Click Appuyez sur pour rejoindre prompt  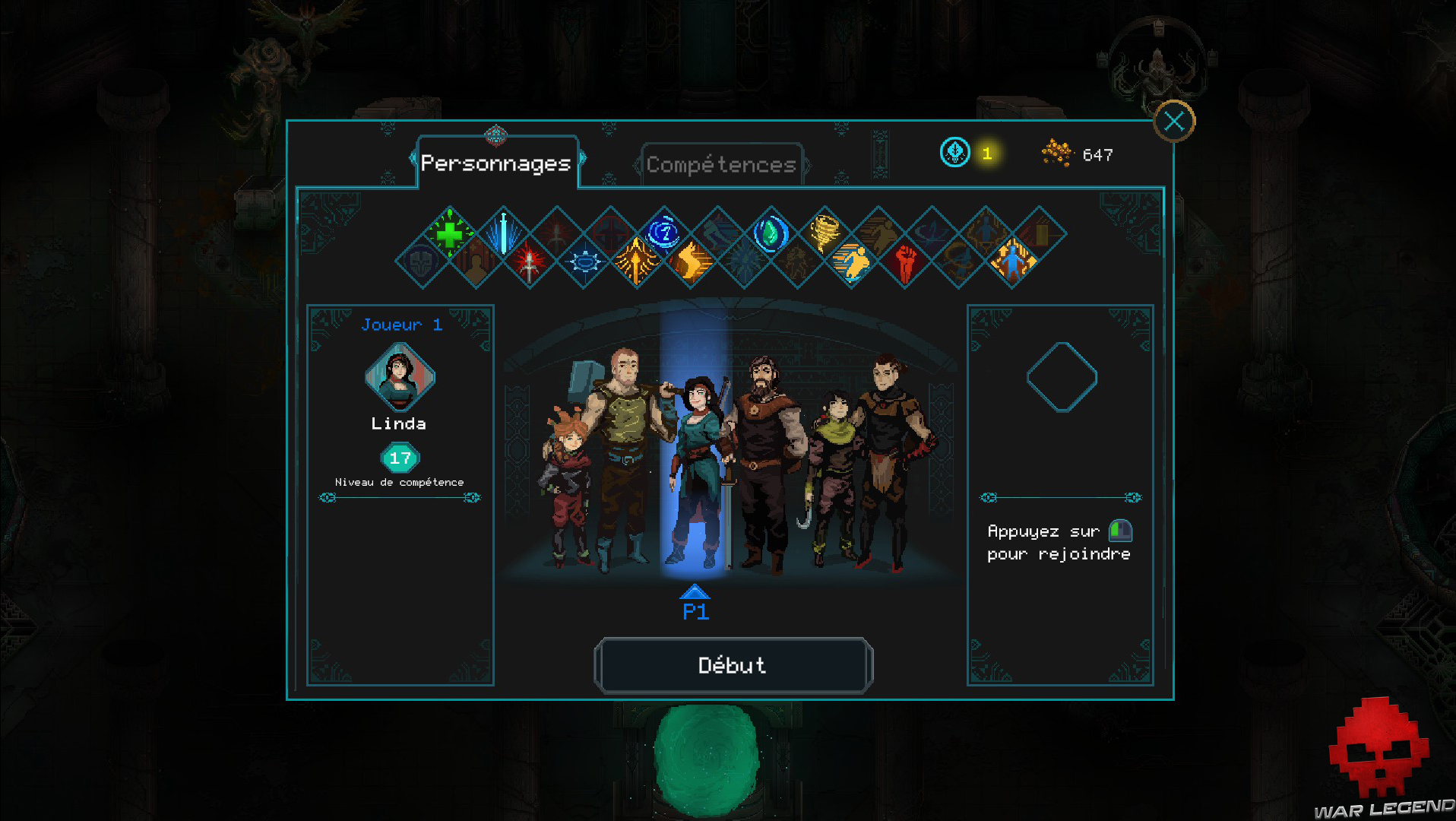point(1059,542)
